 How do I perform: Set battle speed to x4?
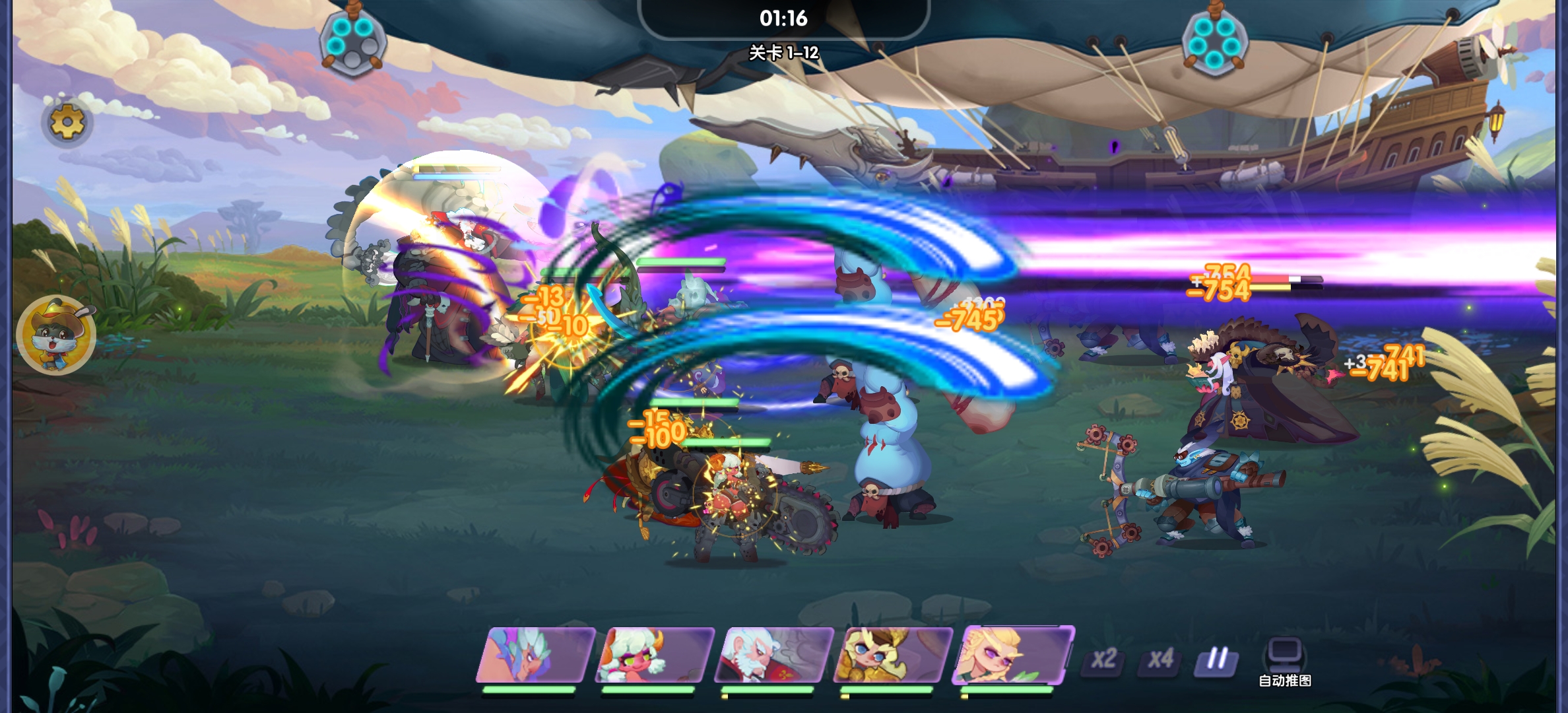1160,659
